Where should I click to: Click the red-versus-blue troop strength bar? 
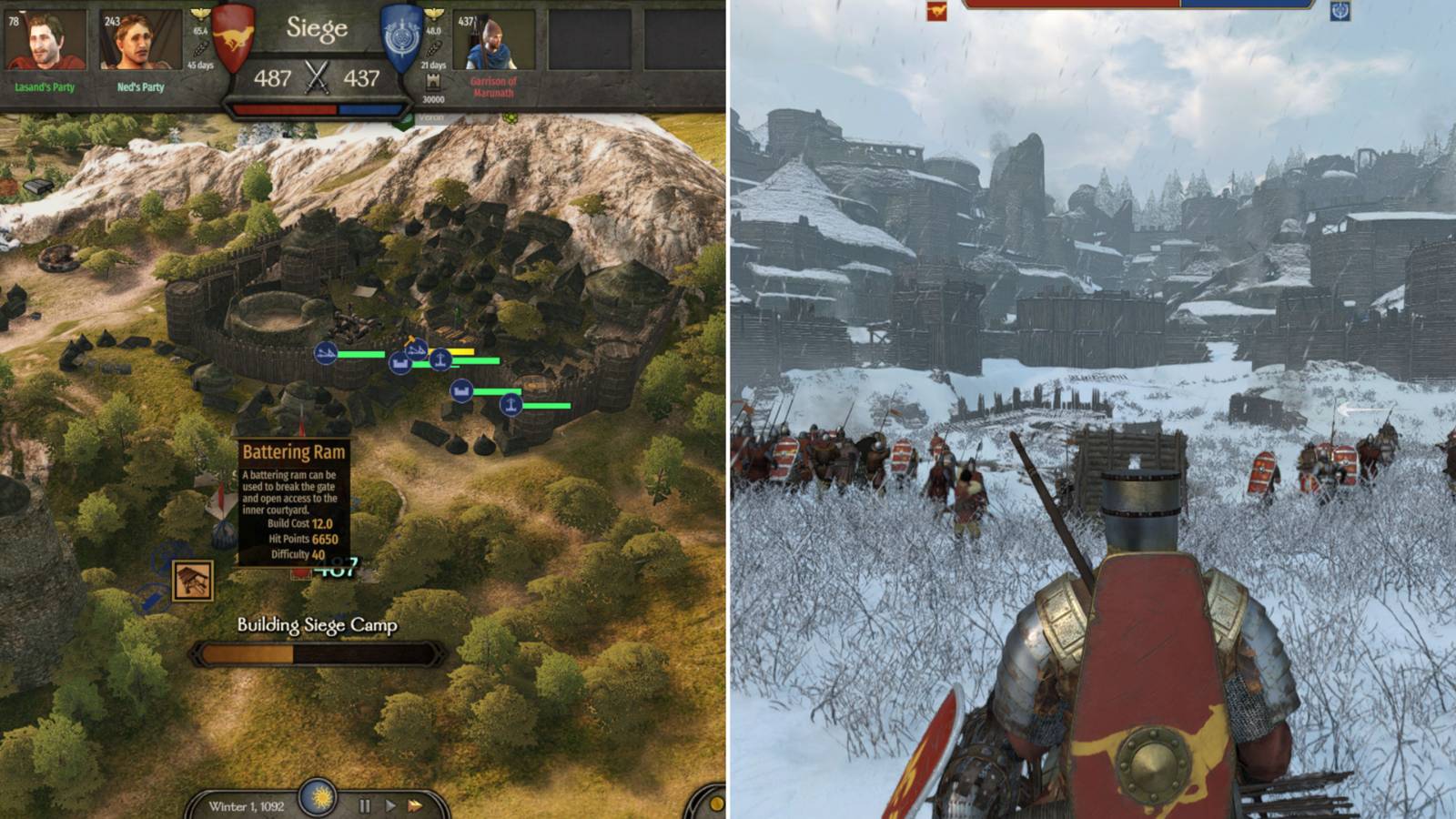click(314, 107)
